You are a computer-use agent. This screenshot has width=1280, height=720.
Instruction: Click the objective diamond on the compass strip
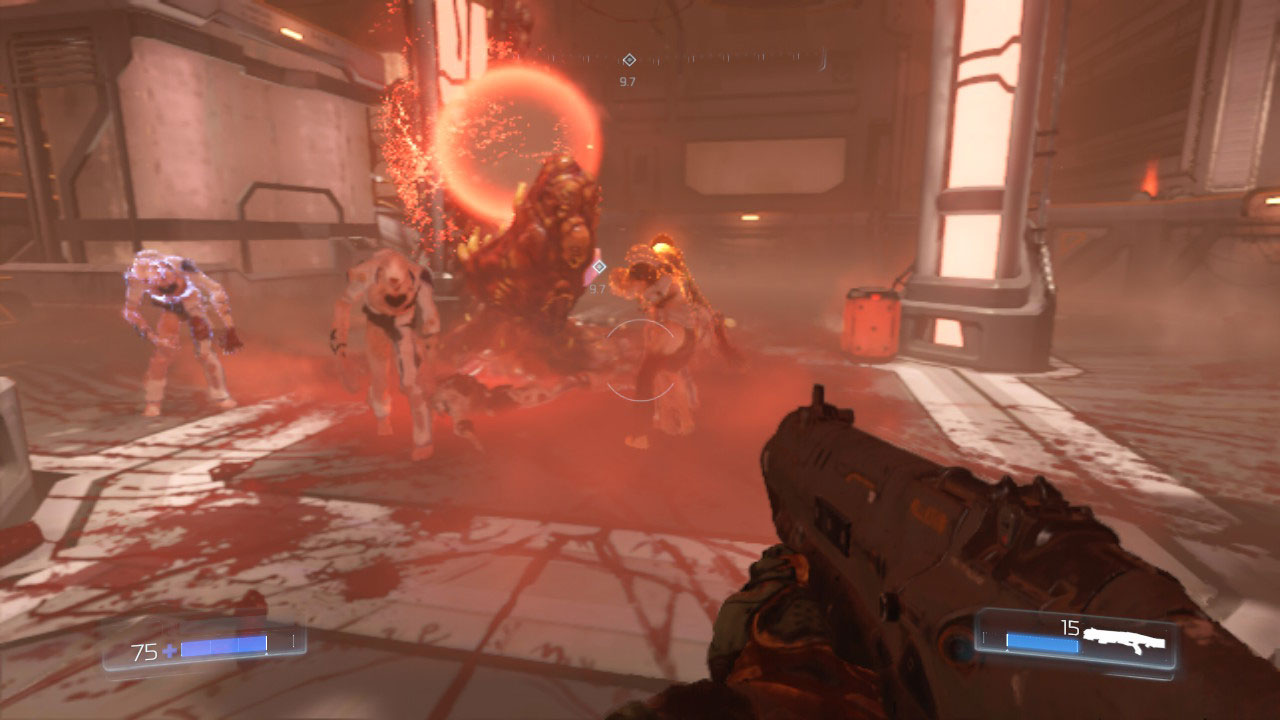coord(628,60)
